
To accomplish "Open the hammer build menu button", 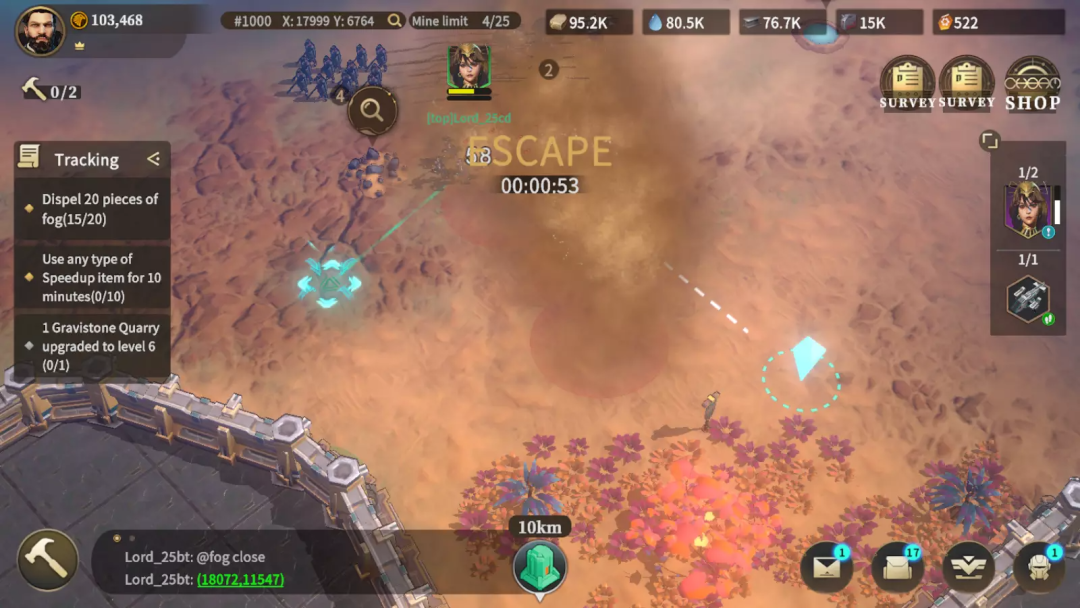I will point(47,559).
